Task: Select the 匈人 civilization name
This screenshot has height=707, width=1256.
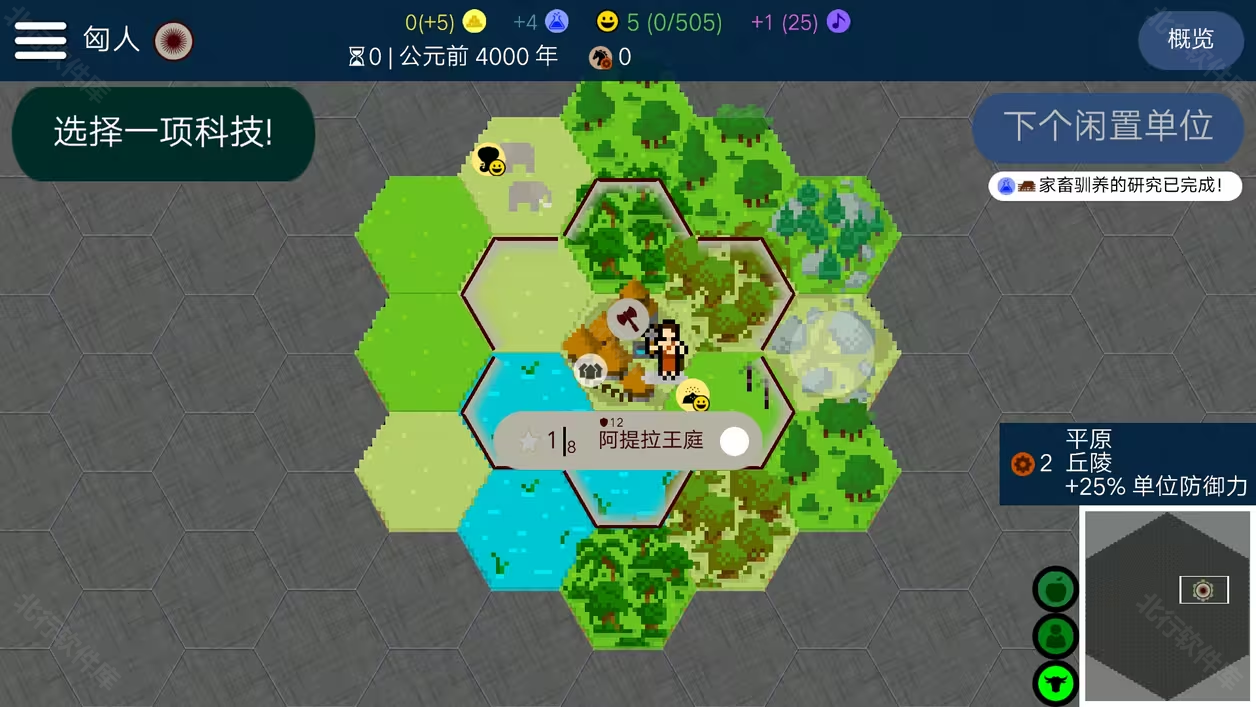Action: [111, 40]
